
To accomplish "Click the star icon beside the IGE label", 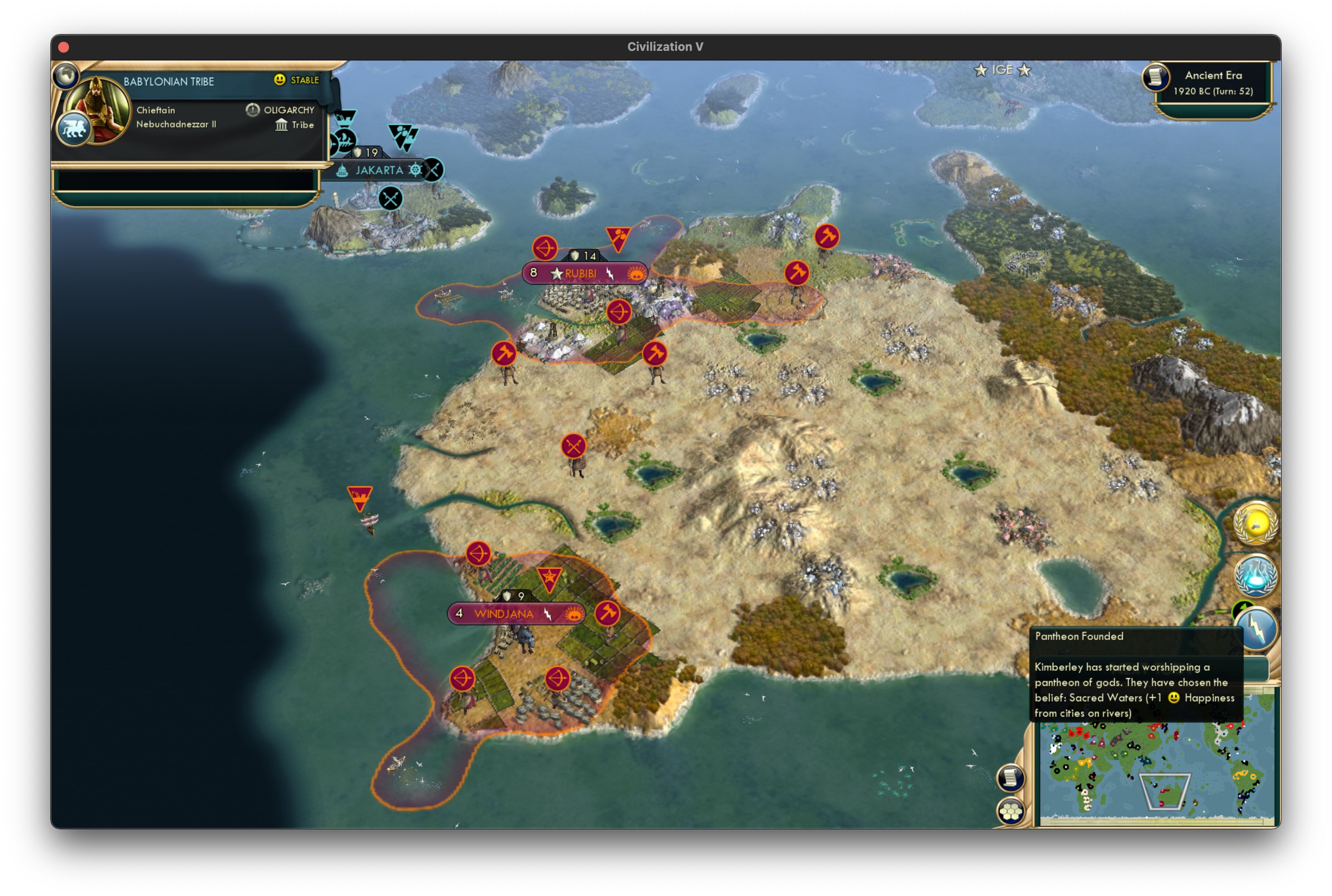I will coord(982,70).
